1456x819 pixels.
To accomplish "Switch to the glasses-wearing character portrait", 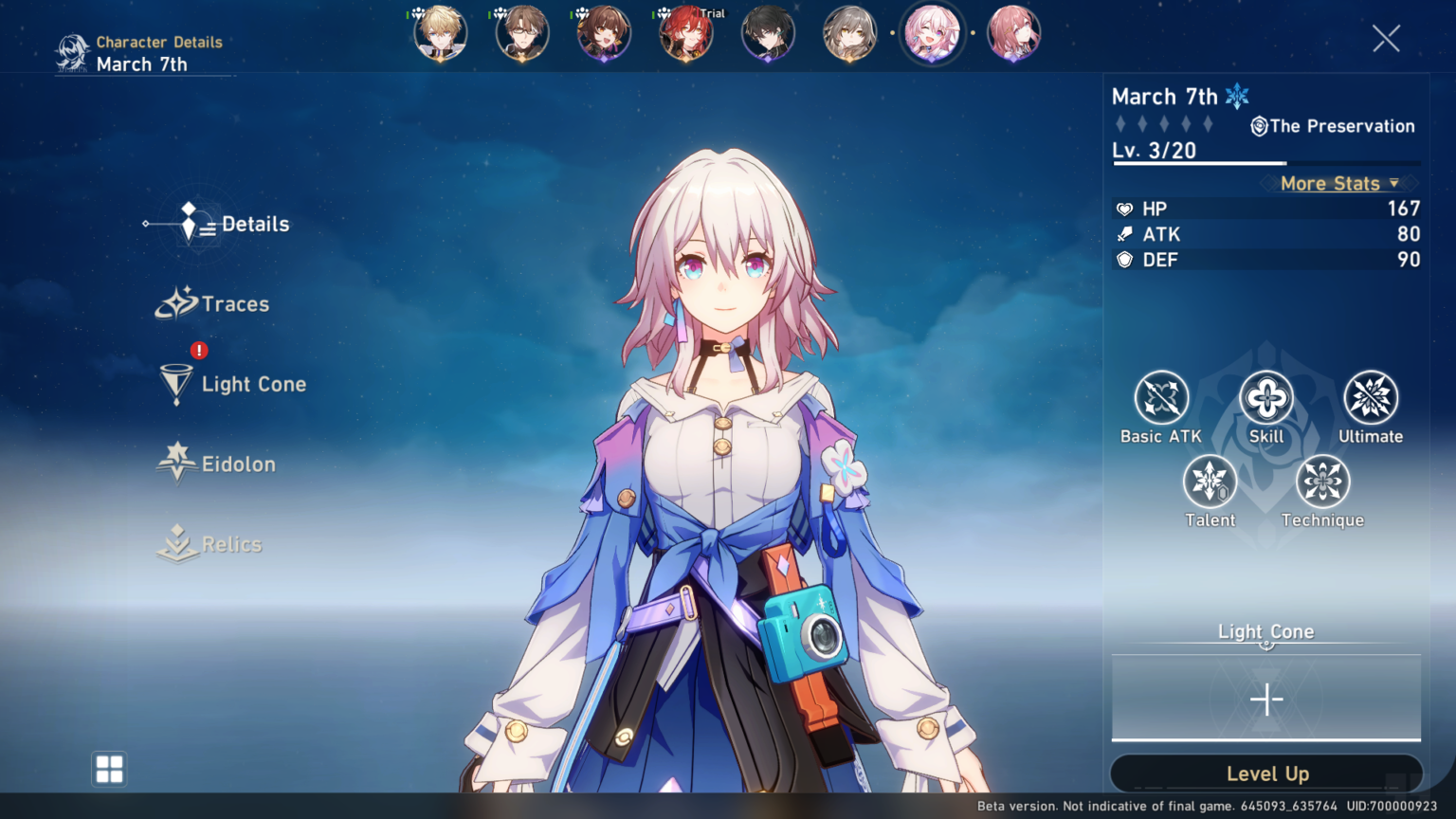I will 522,34.
